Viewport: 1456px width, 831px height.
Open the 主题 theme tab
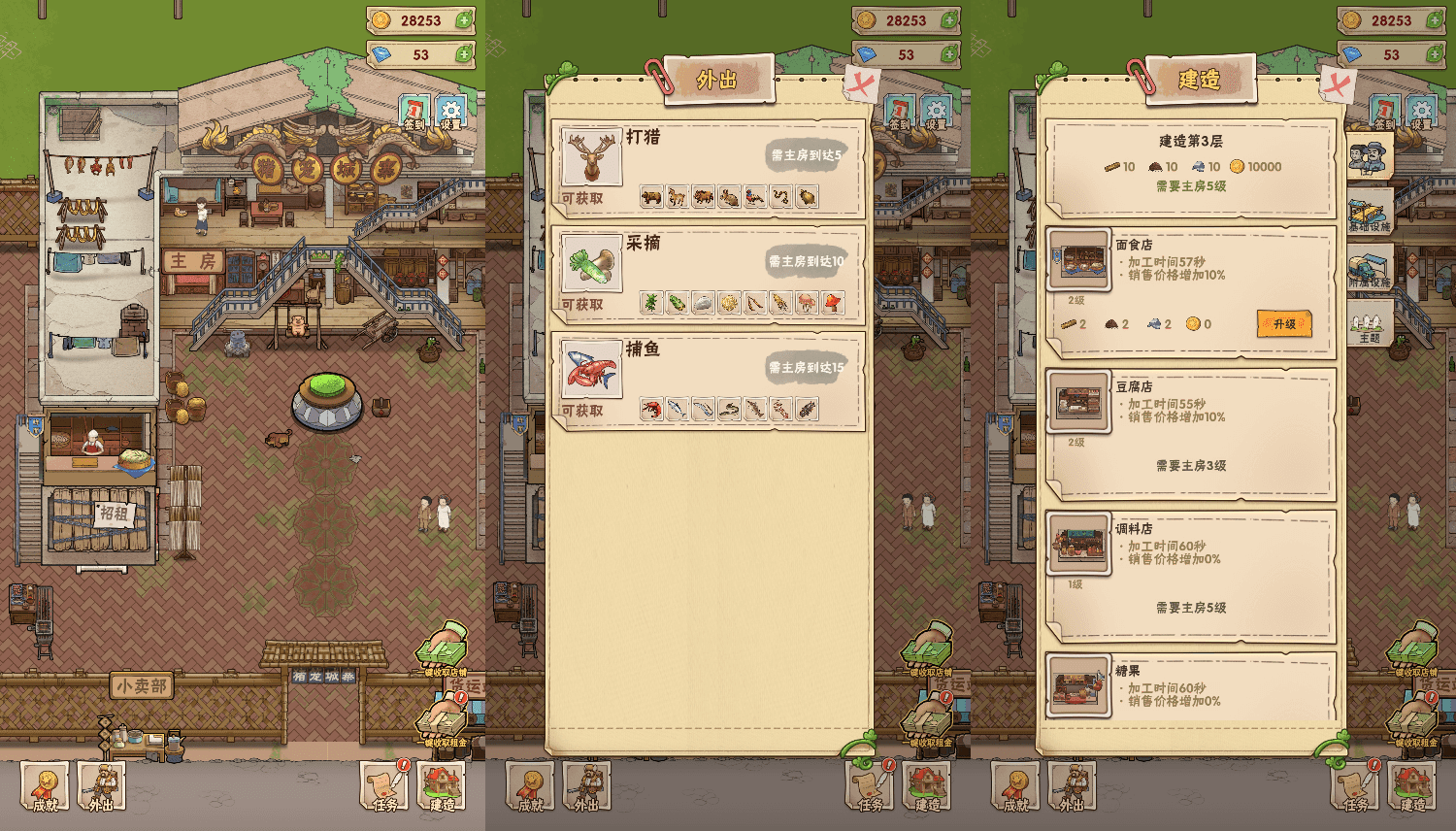click(x=1370, y=323)
